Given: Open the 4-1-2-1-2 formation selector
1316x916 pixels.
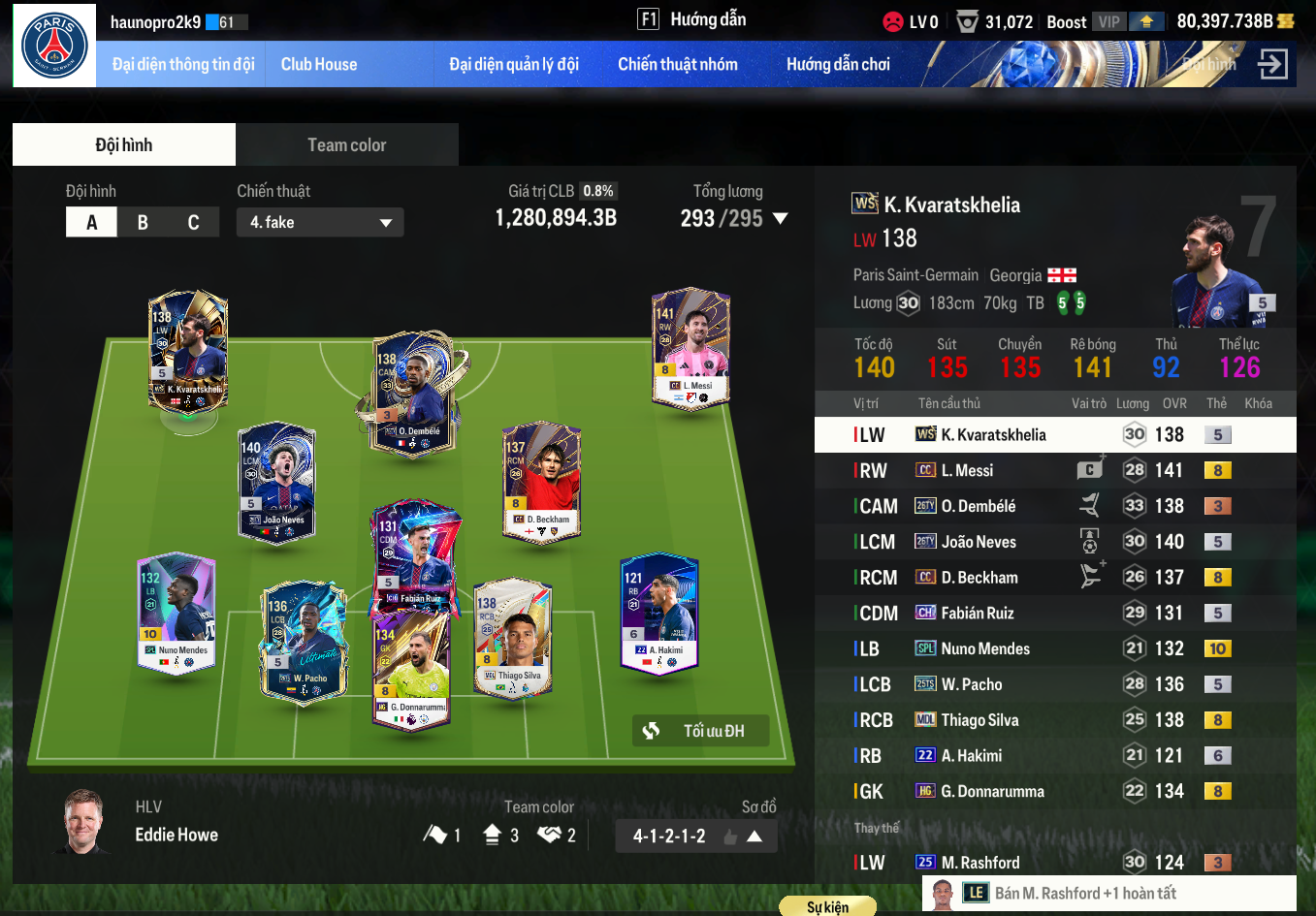Looking at the screenshot, I should (x=695, y=836).
